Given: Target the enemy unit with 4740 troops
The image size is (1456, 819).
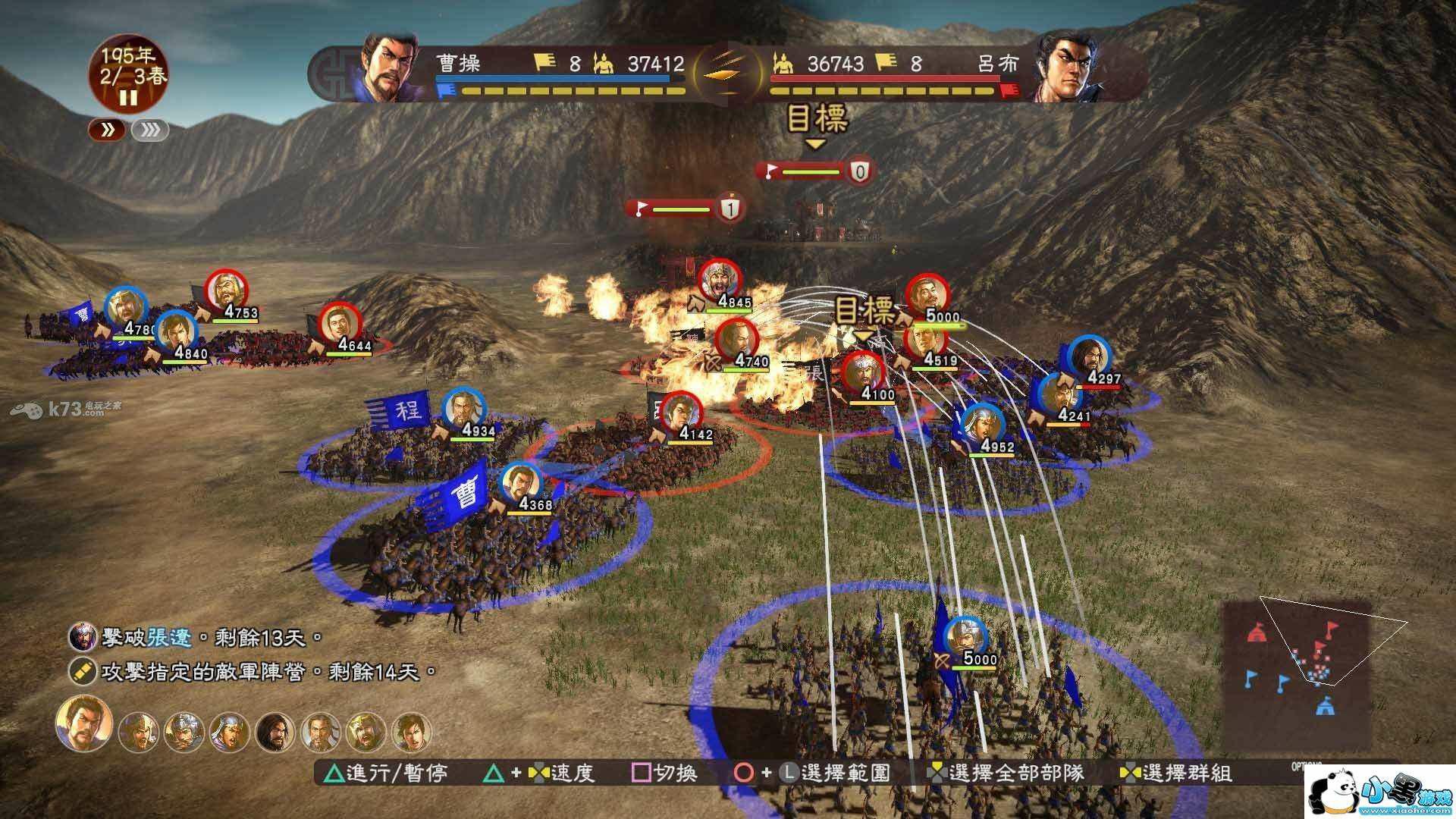Looking at the screenshot, I should click(736, 340).
